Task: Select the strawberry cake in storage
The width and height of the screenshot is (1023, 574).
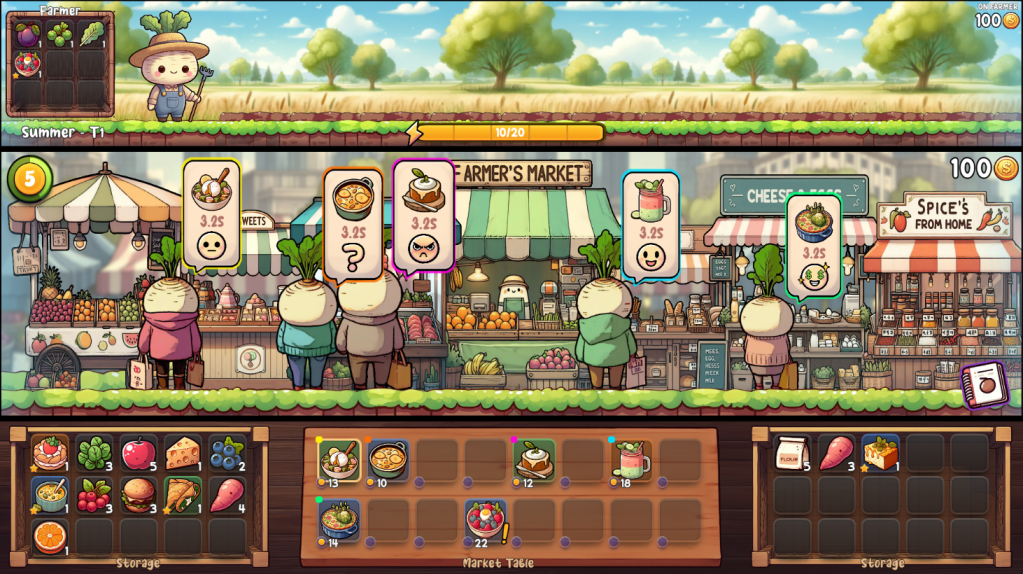Action: pyautogui.click(x=49, y=453)
